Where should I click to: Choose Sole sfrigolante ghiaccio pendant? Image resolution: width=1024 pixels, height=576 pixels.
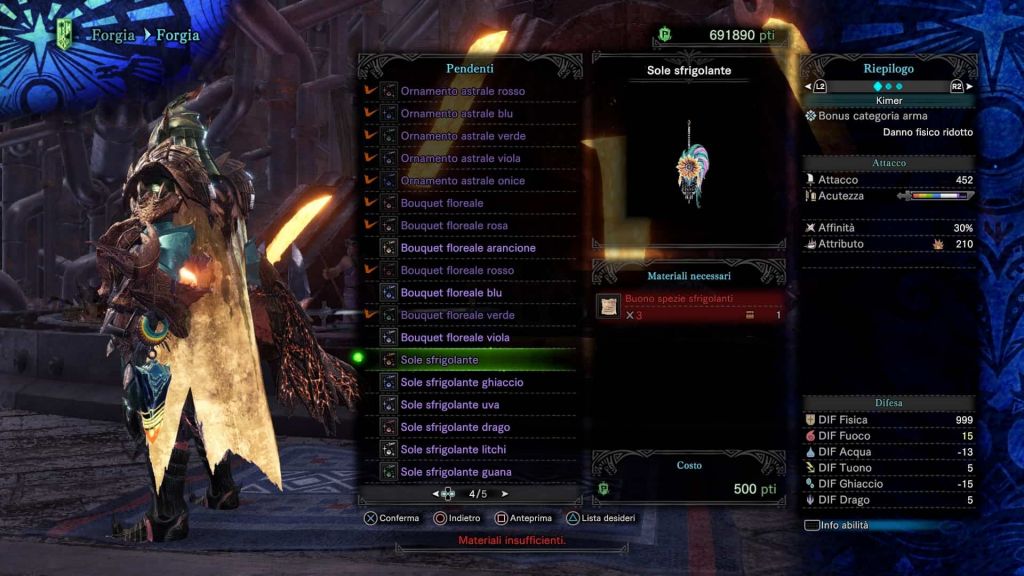pyautogui.click(x=461, y=382)
